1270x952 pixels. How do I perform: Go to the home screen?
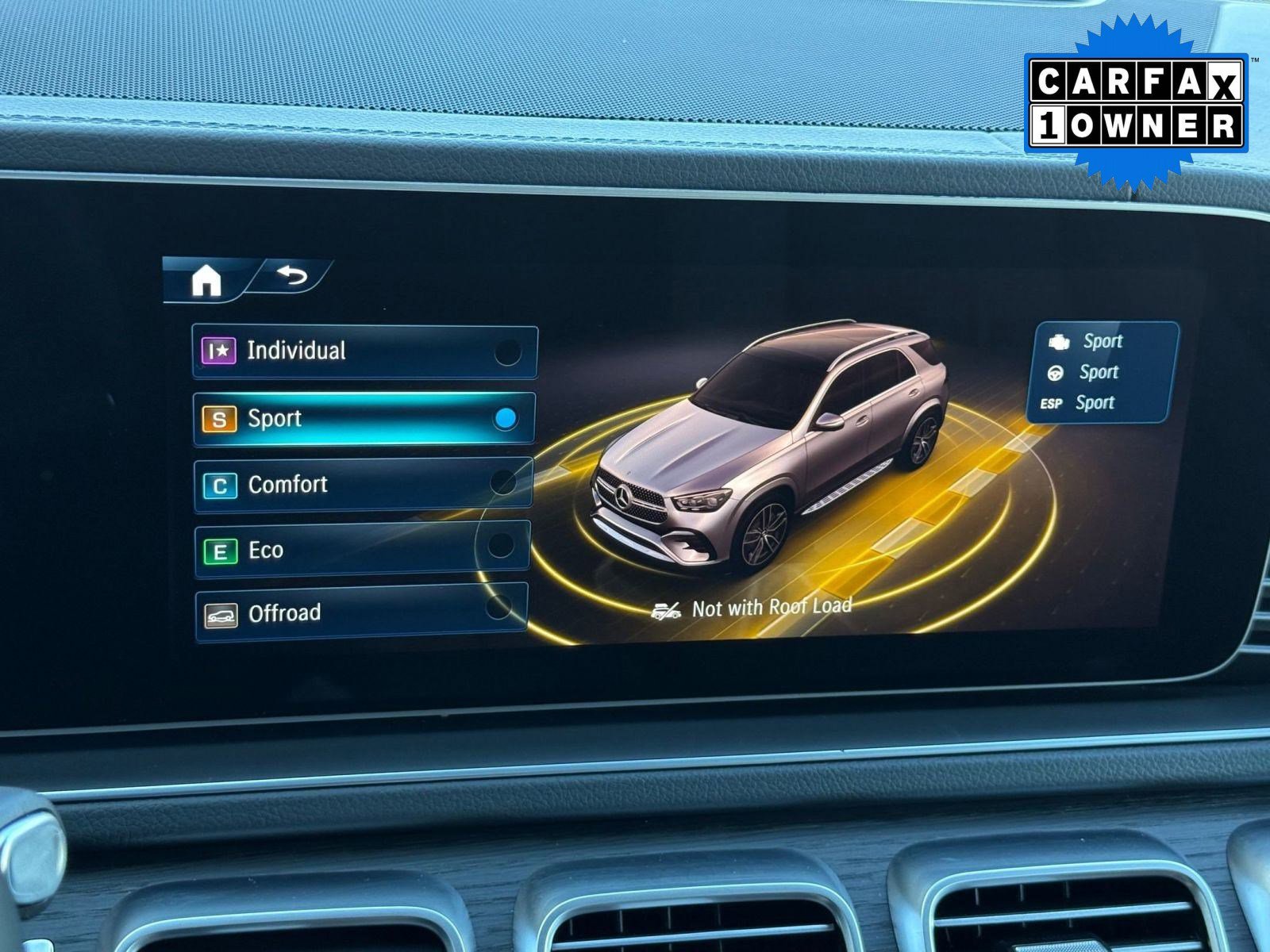206,280
